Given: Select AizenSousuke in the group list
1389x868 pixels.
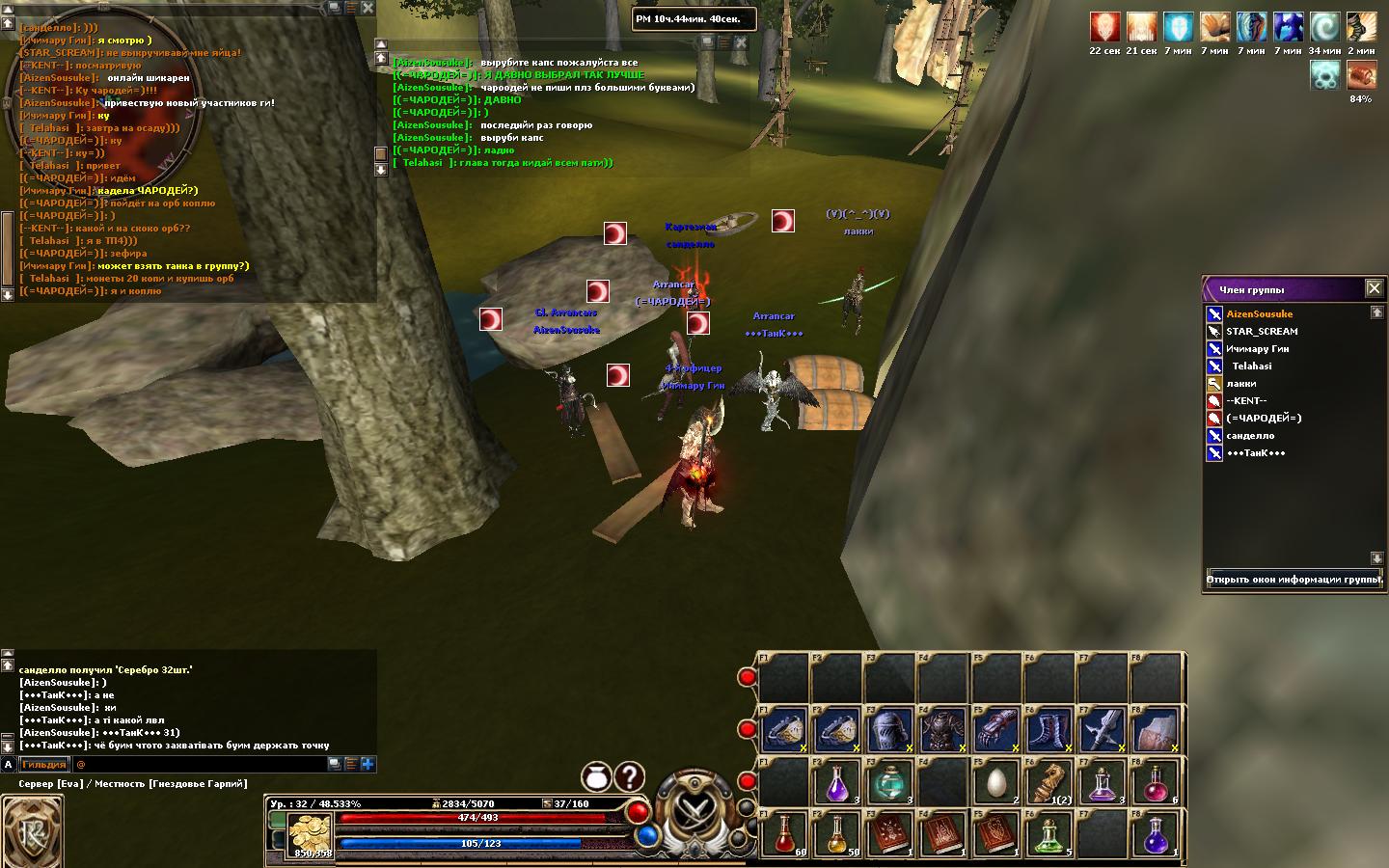Looking at the screenshot, I should tap(1259, 314).
